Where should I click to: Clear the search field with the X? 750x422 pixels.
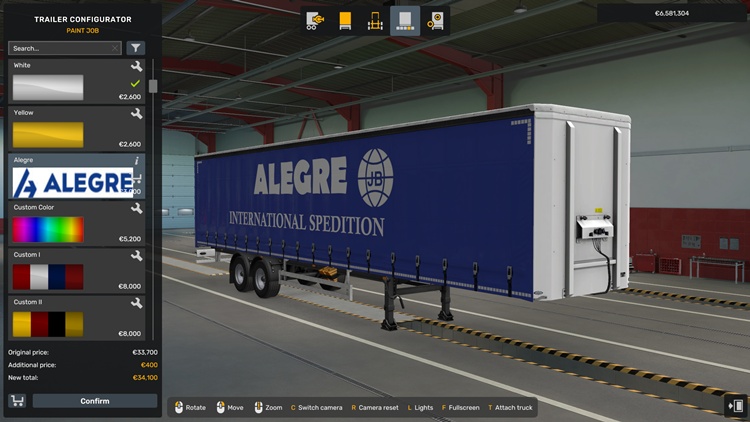[x=115, y=48]
